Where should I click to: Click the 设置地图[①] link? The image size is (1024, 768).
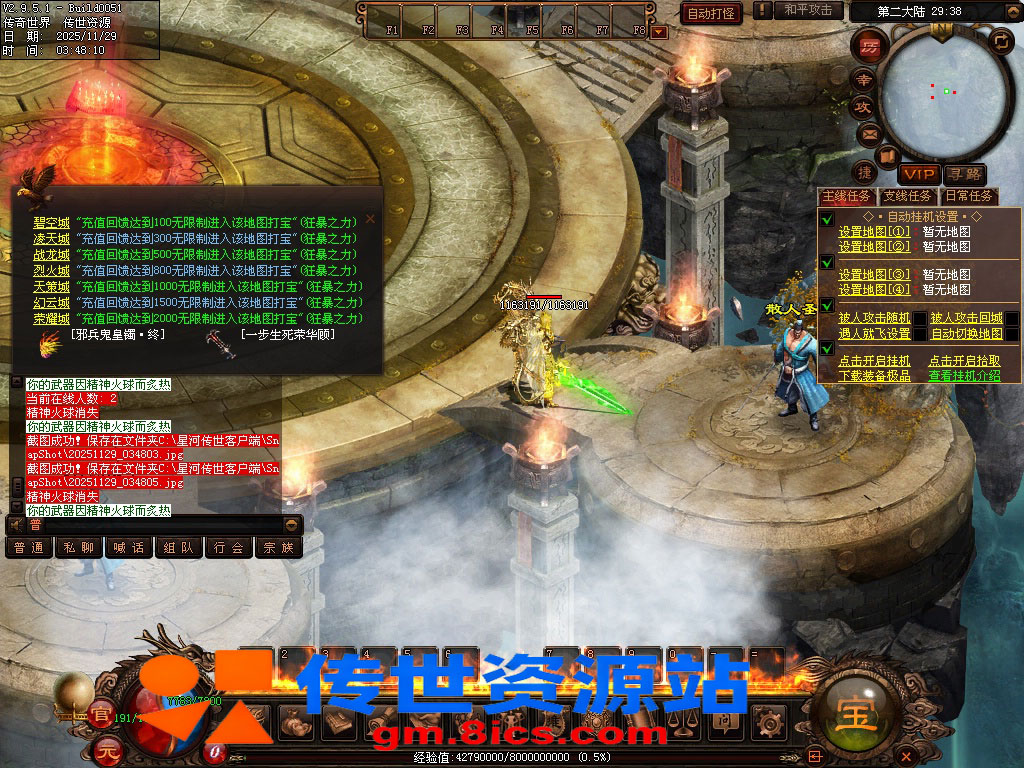click(874, 231)
